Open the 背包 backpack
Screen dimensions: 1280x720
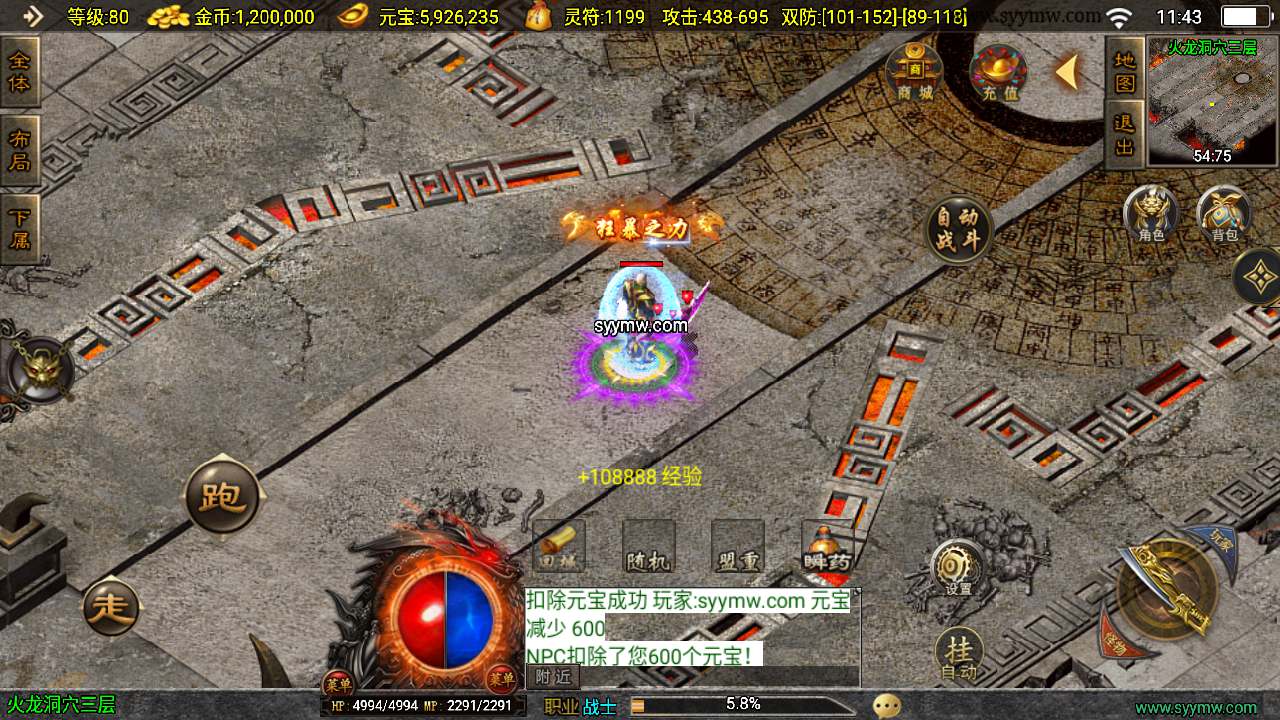1224,213
